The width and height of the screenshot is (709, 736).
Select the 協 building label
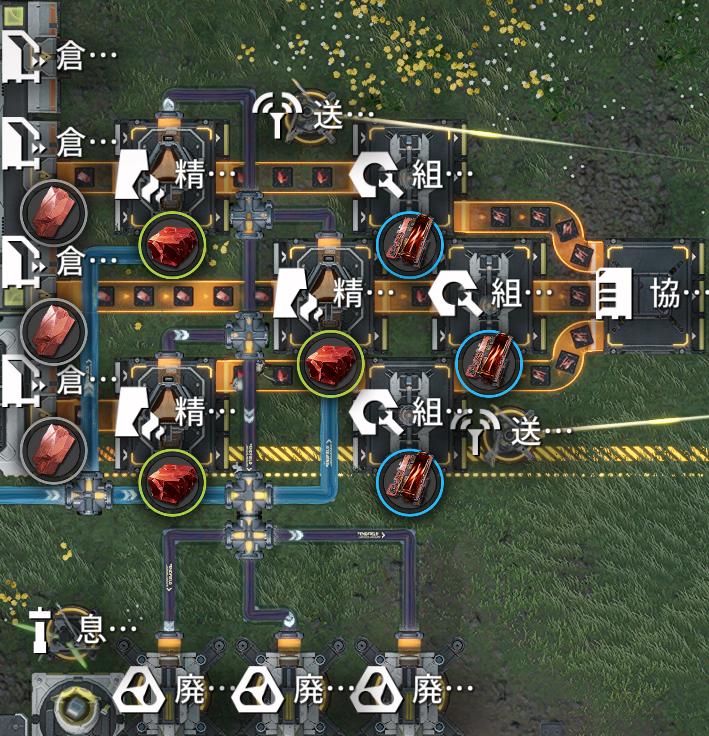[x=663, y=296]
